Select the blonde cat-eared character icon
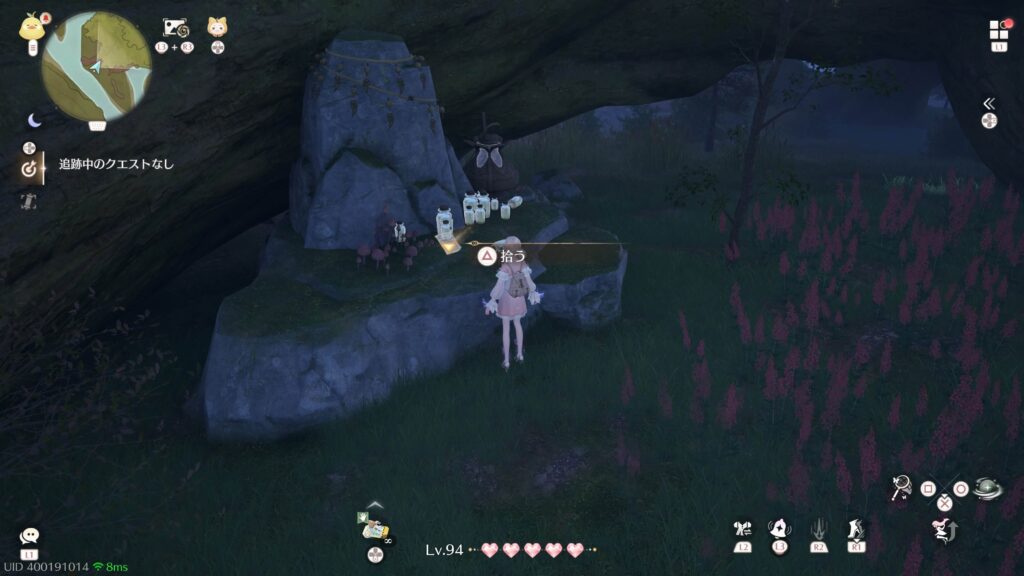1024x576 pixels. pos(217,28)
